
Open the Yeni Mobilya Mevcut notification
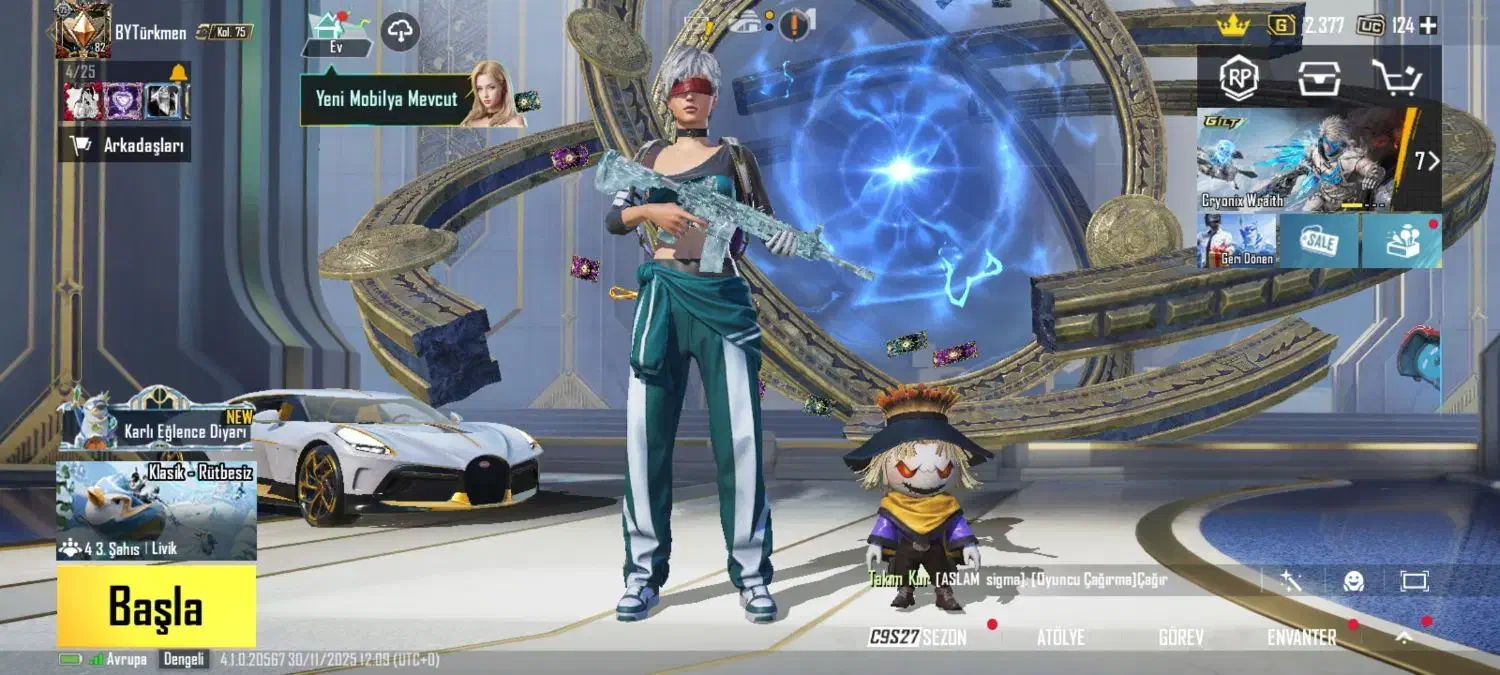388,99
